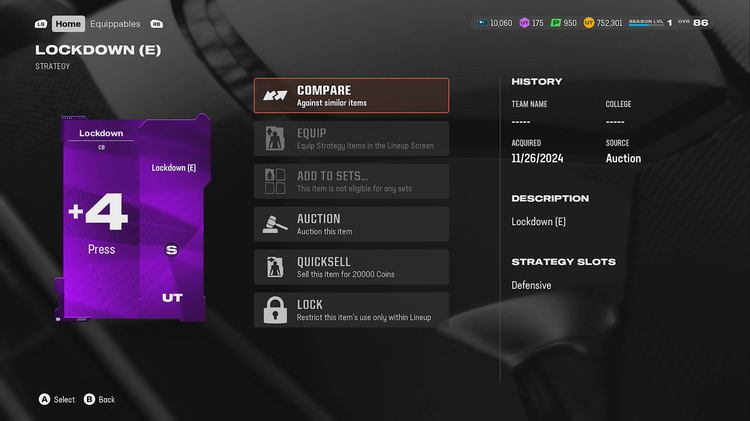Choose the Equip strategy item option
This screenshot has height=421, width=750.
coord(351,139)
